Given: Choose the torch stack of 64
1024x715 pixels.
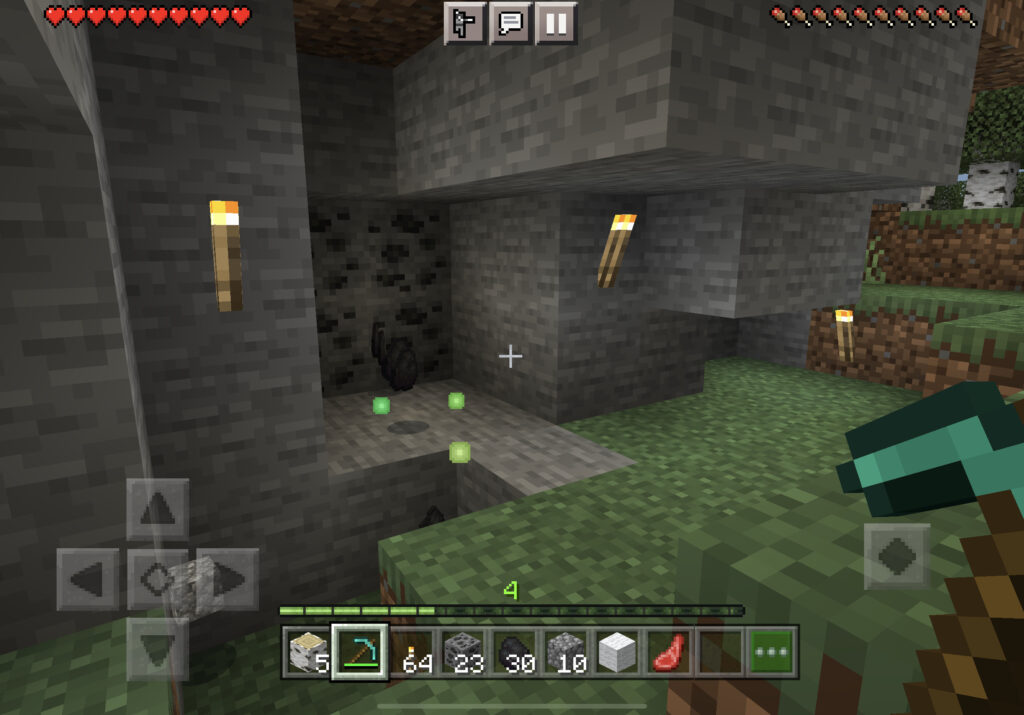Looking at the screenshot, I should [x=411, y=652].
